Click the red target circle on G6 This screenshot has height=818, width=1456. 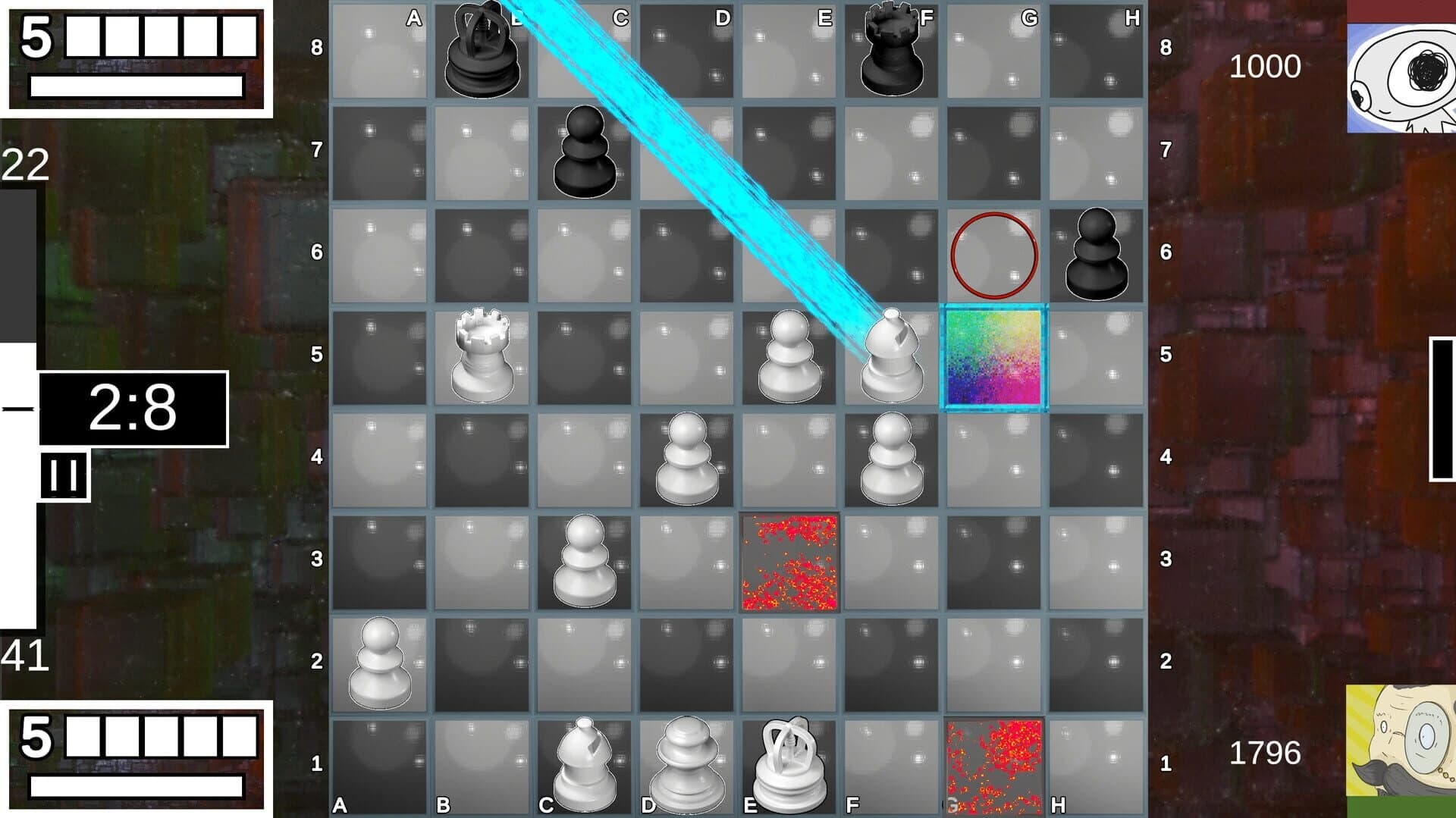[995, 252]
